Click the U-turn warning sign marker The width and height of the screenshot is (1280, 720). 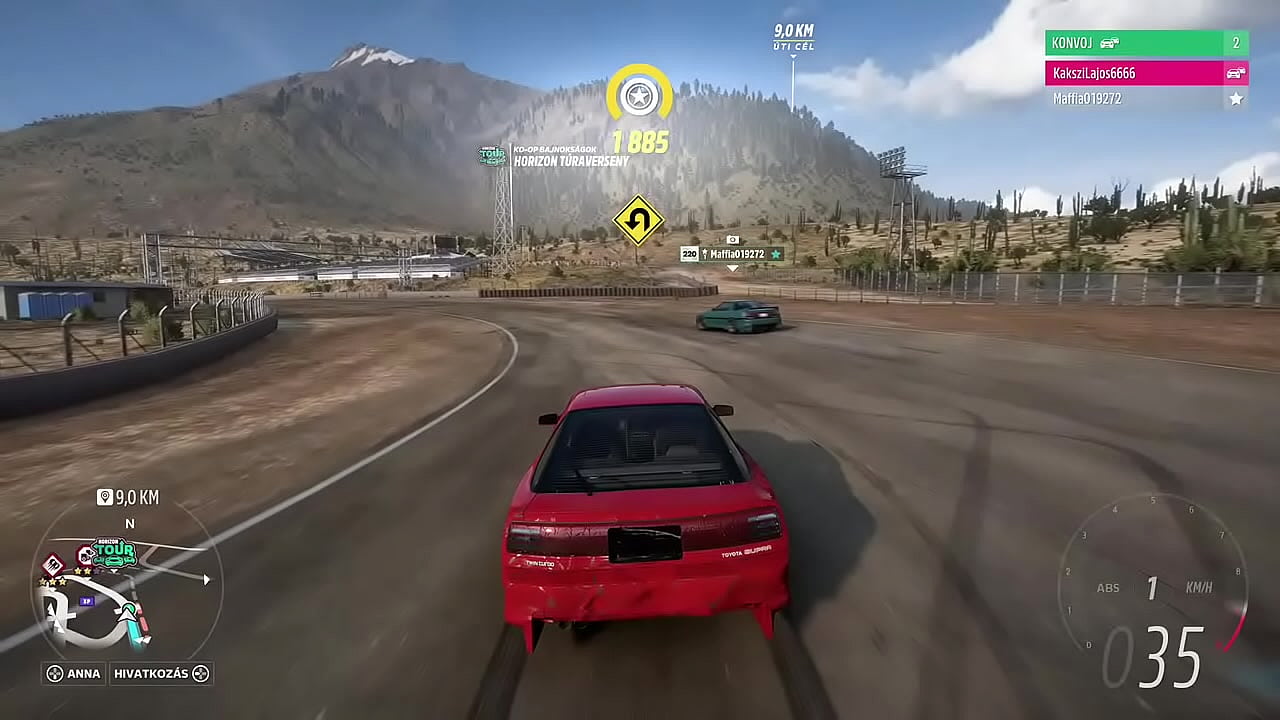pos(640,222)
